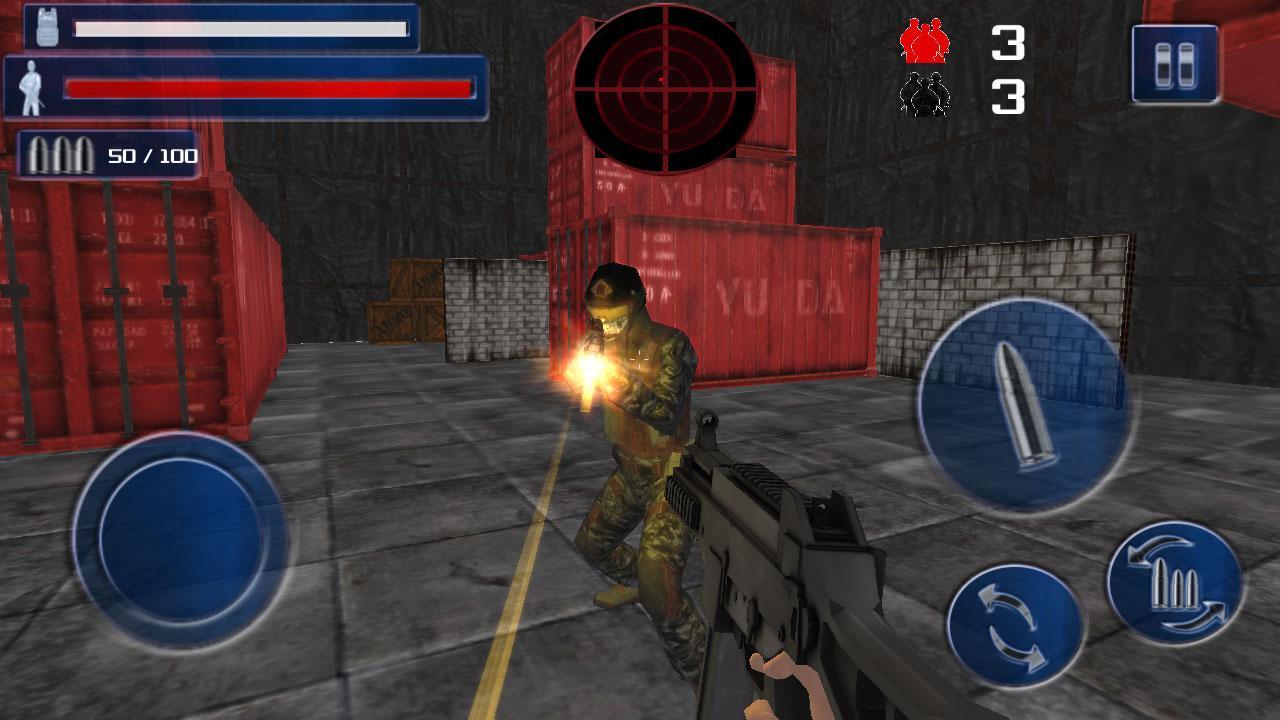
Task: Tap the armor progress bar
Action: point(240,31)
